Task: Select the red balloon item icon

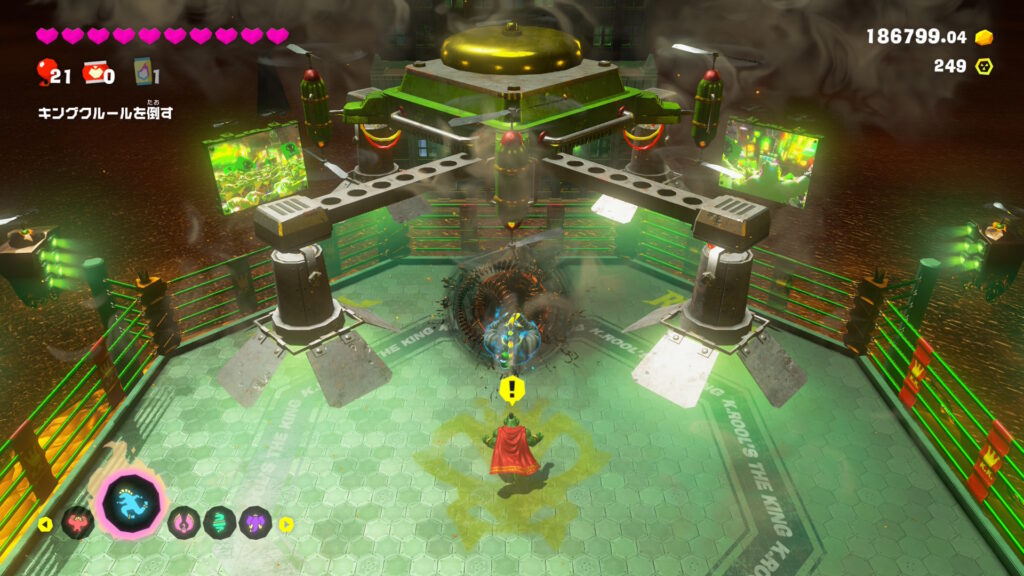Action: click(45, 72)
